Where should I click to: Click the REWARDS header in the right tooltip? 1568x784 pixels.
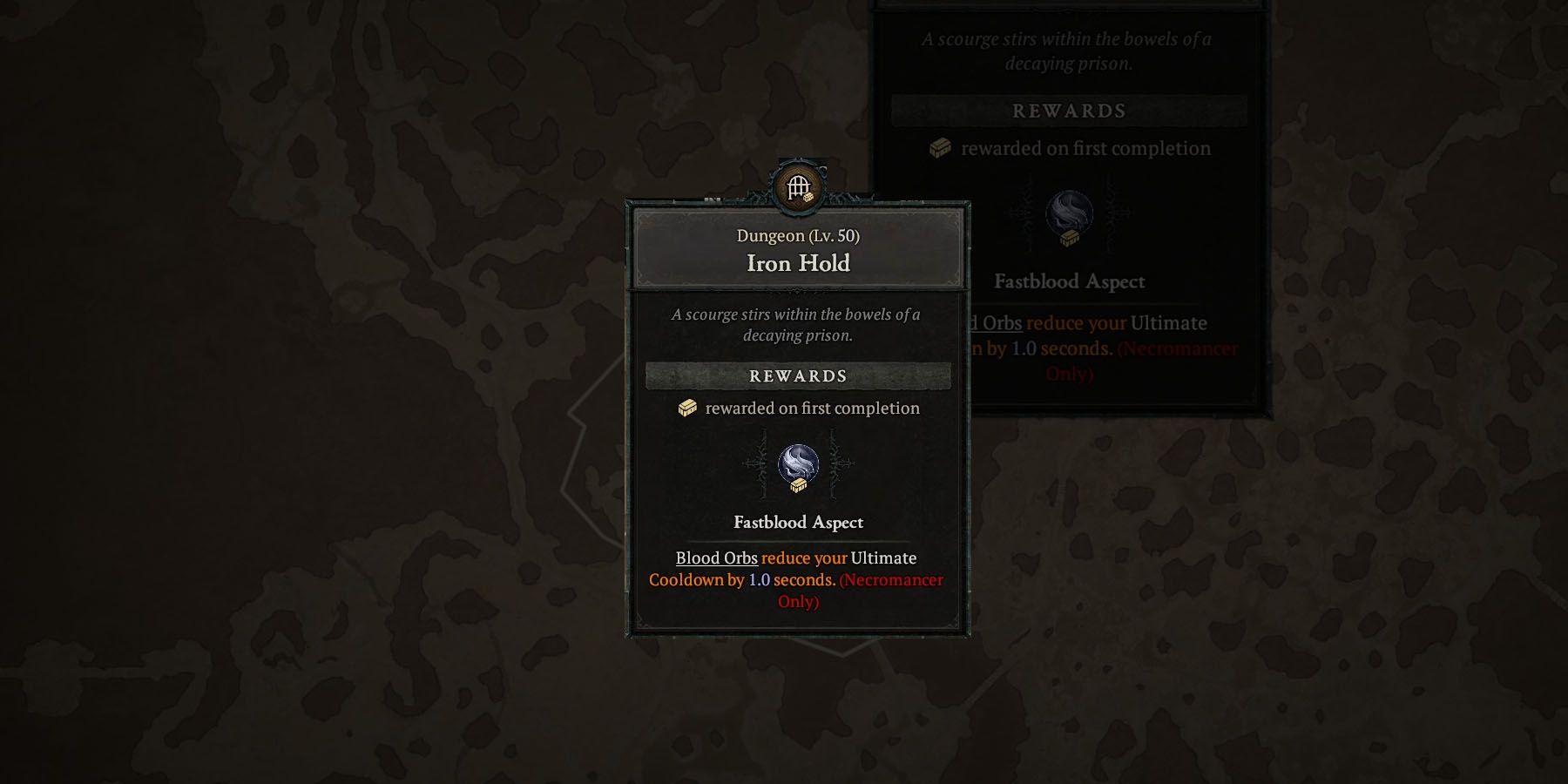coord(1068,111)
